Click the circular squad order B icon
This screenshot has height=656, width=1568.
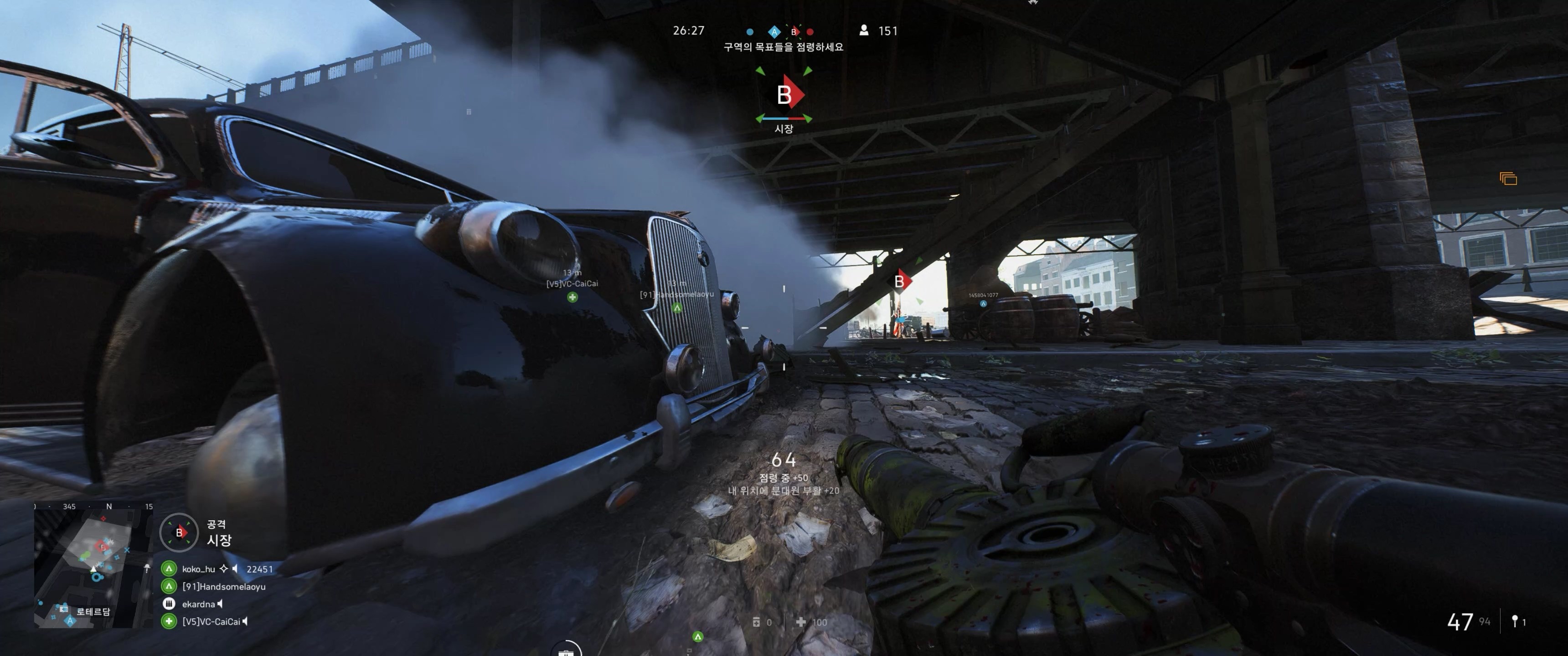(x=179, y=533)
